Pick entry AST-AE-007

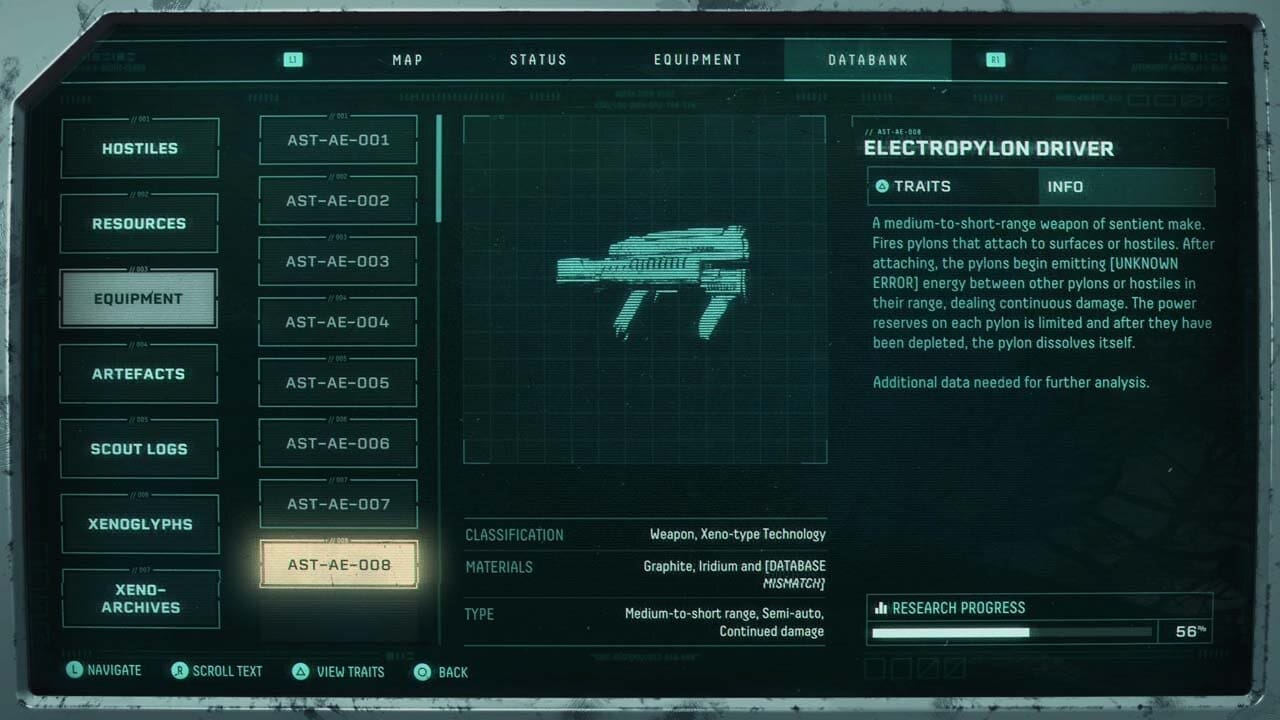[x=338, y=504]
